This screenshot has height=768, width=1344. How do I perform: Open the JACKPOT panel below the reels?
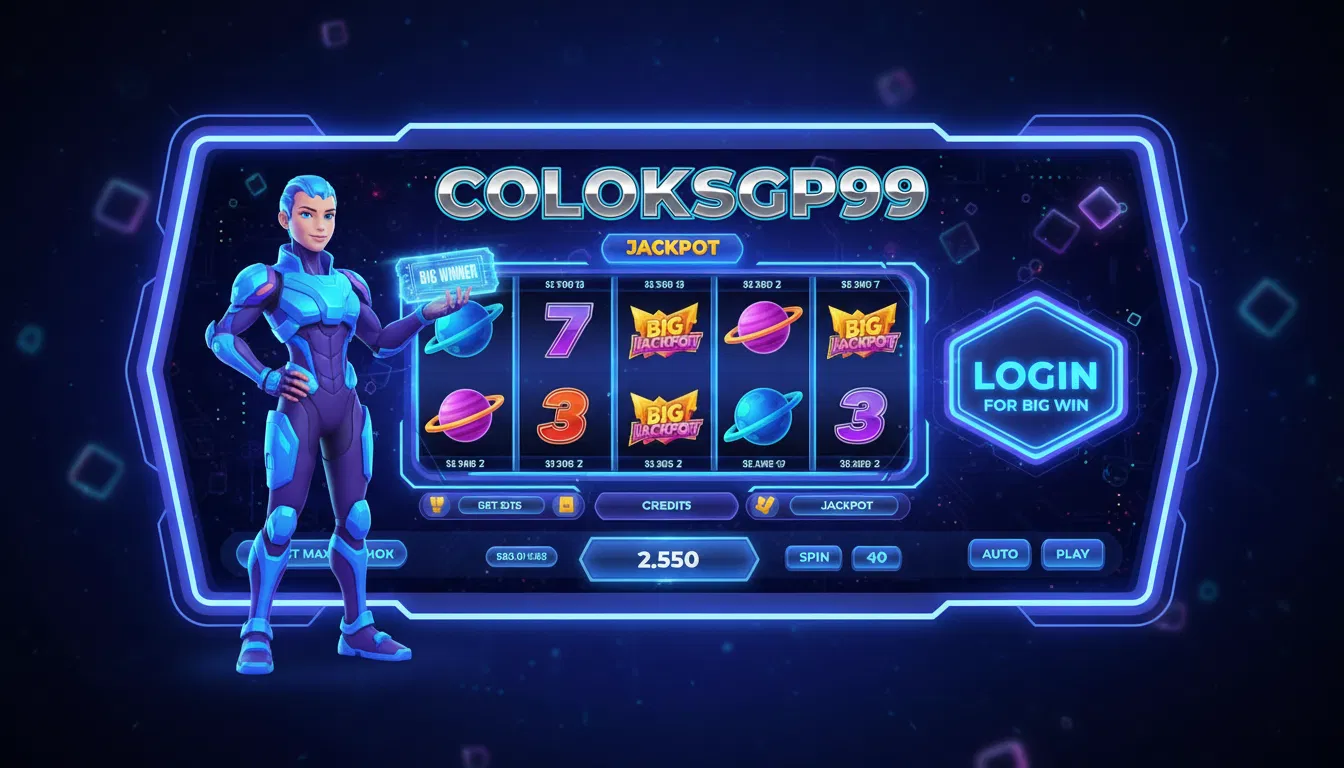pyautogui.click(x=846, y=506)
